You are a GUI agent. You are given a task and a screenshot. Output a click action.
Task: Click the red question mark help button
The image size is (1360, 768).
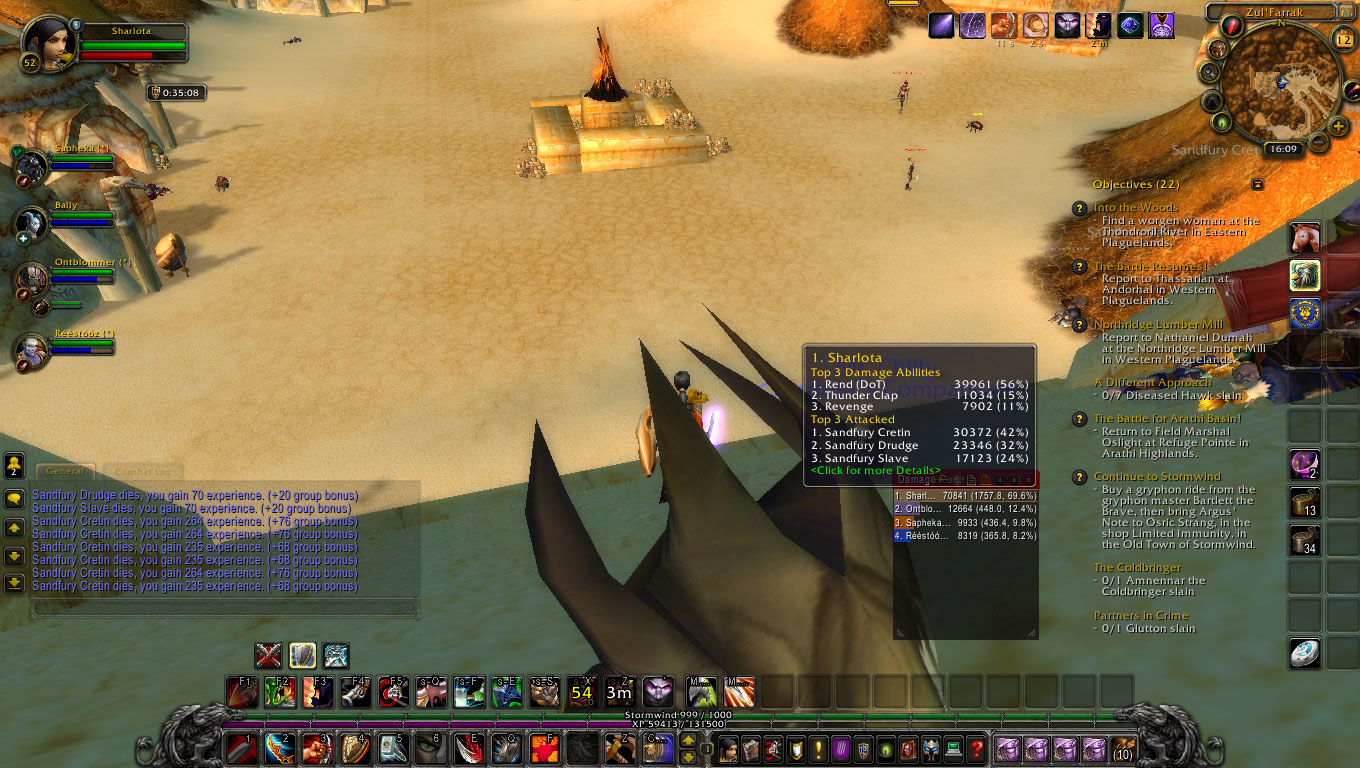tap(977, 748)
